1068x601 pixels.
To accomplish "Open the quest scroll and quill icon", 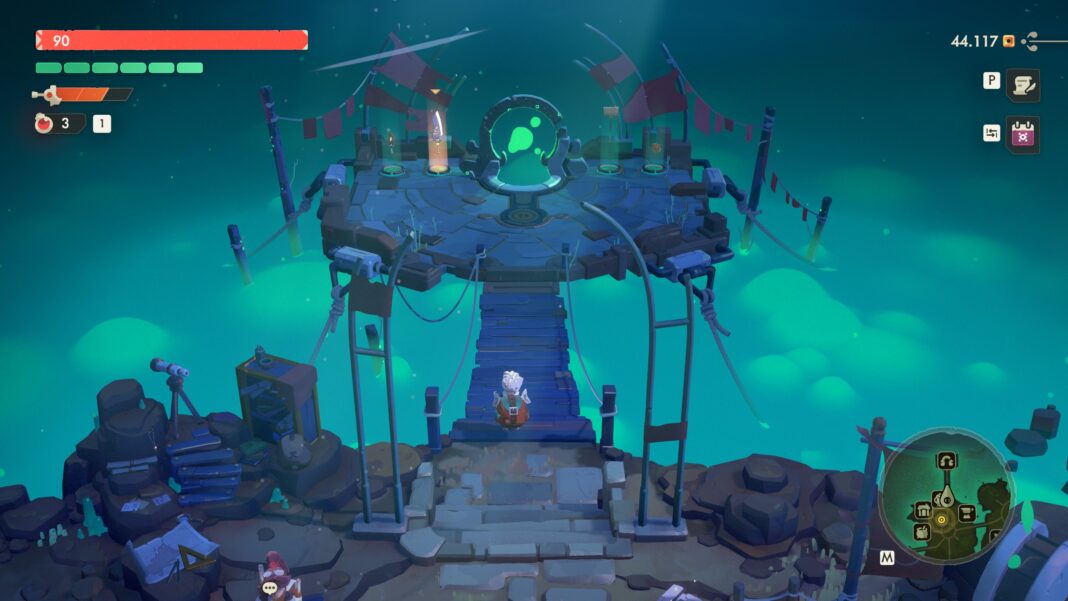I will pos(1022,86).
